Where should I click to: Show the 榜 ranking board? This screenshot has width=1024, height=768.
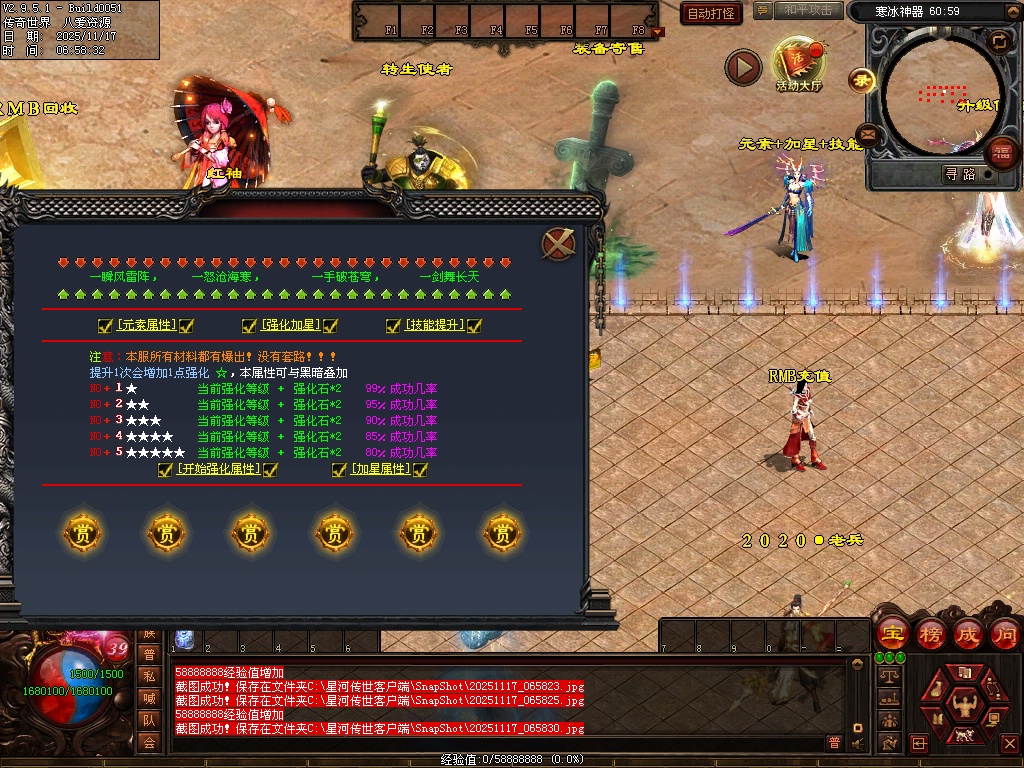pos(930,634)
